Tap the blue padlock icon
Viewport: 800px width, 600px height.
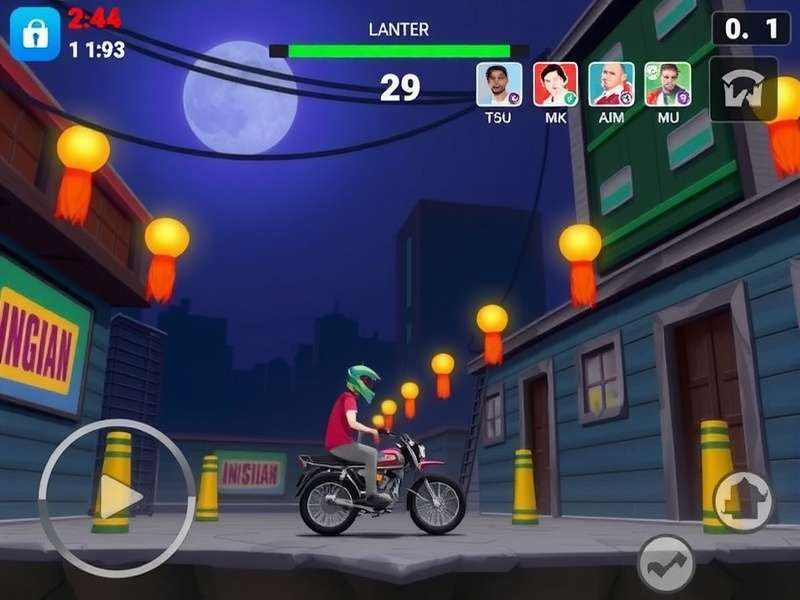(34, 34)
